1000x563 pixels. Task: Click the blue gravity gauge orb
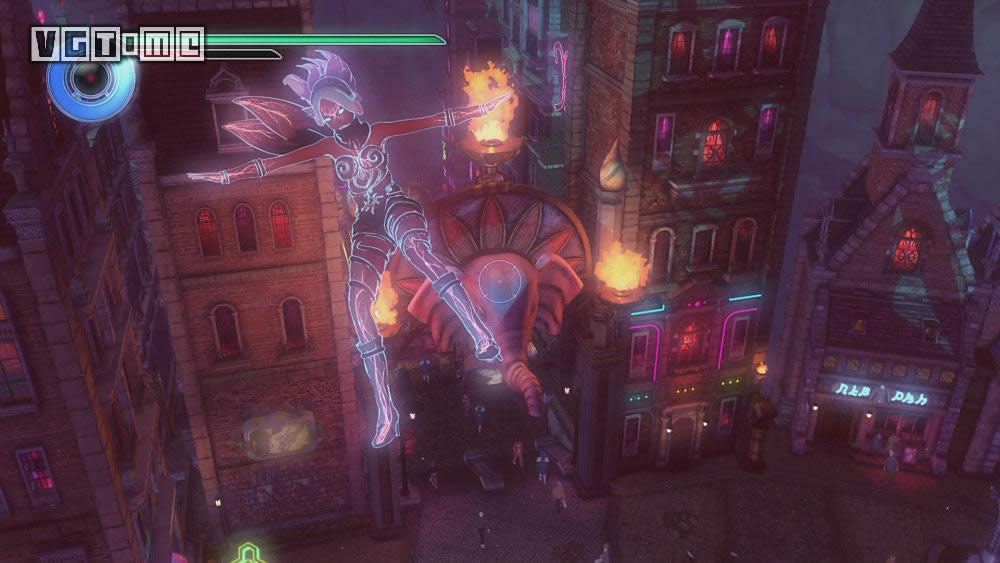[x=91, y=83]
